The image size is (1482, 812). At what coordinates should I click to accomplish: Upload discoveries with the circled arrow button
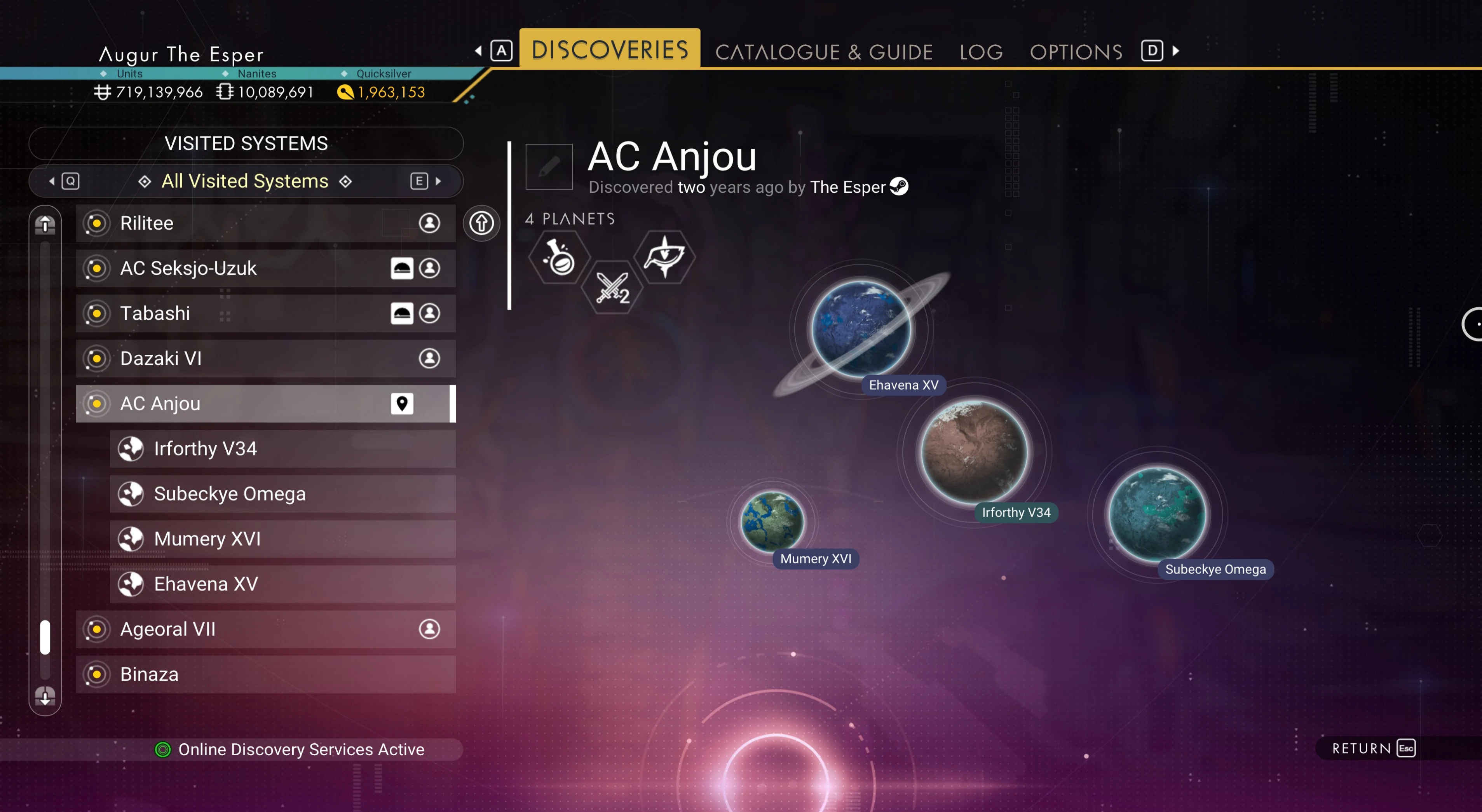tap(481, 223)
